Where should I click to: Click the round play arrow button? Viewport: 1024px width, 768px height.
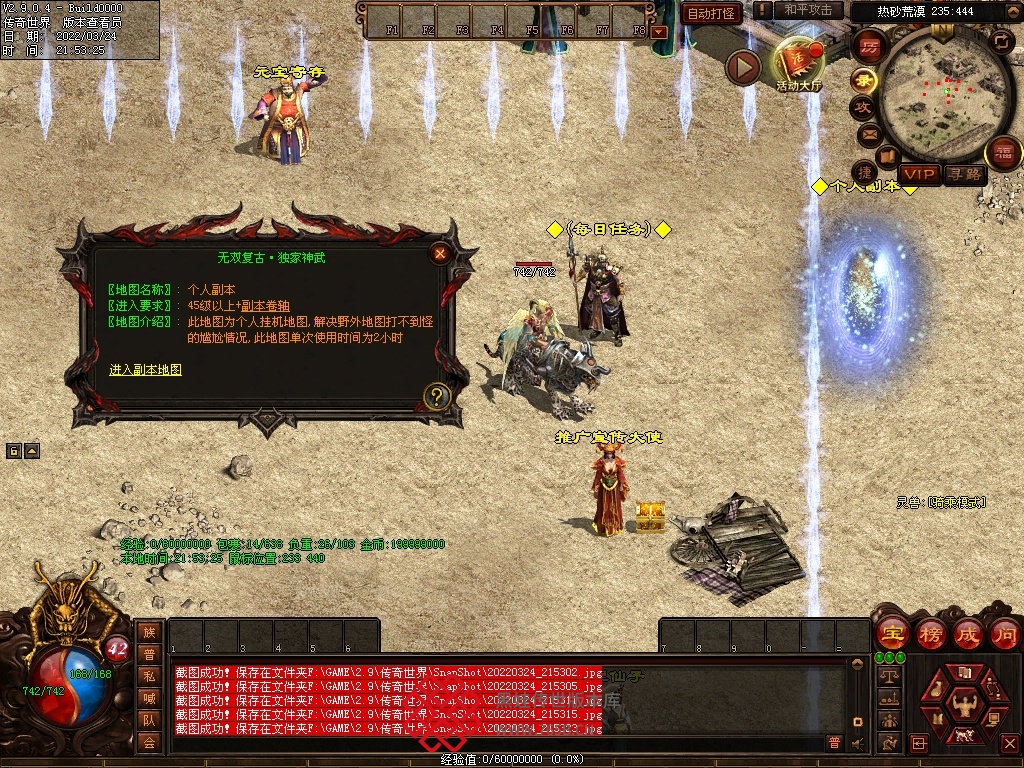(x=743, y=67)
